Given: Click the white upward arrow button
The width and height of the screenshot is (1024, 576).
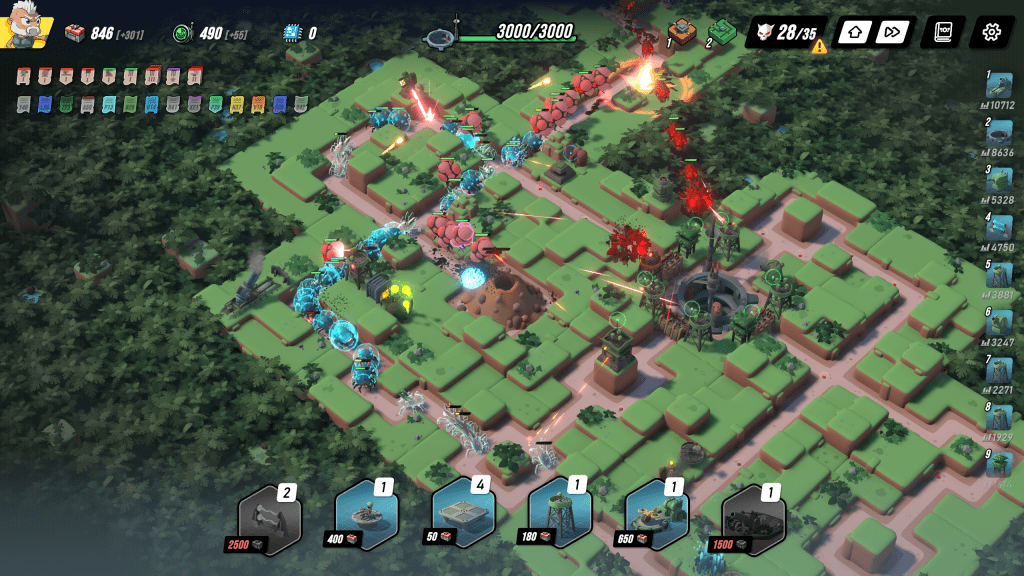Looking at the screenshot, I should tap(855, 32).
